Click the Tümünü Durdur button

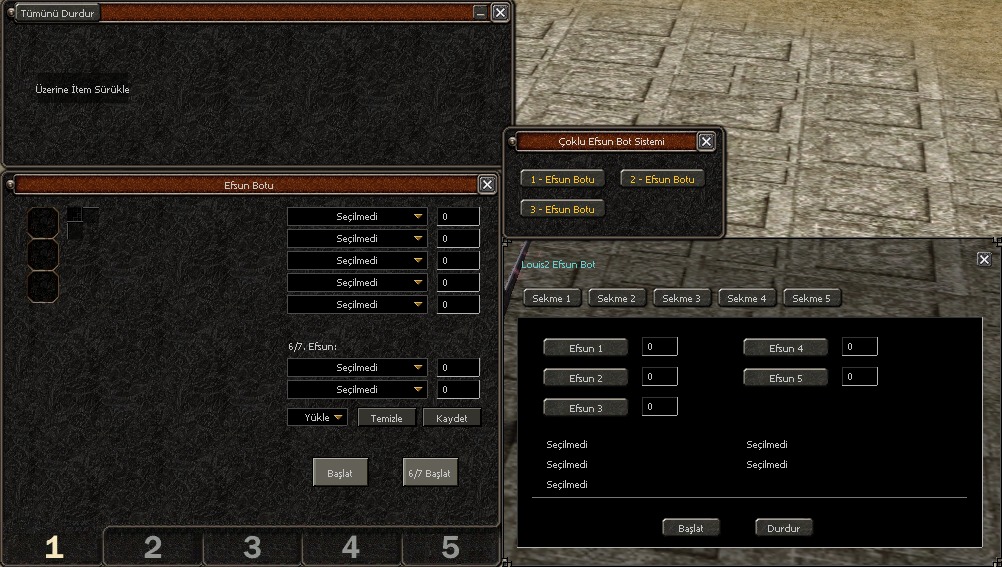click(x=57, y=13)
